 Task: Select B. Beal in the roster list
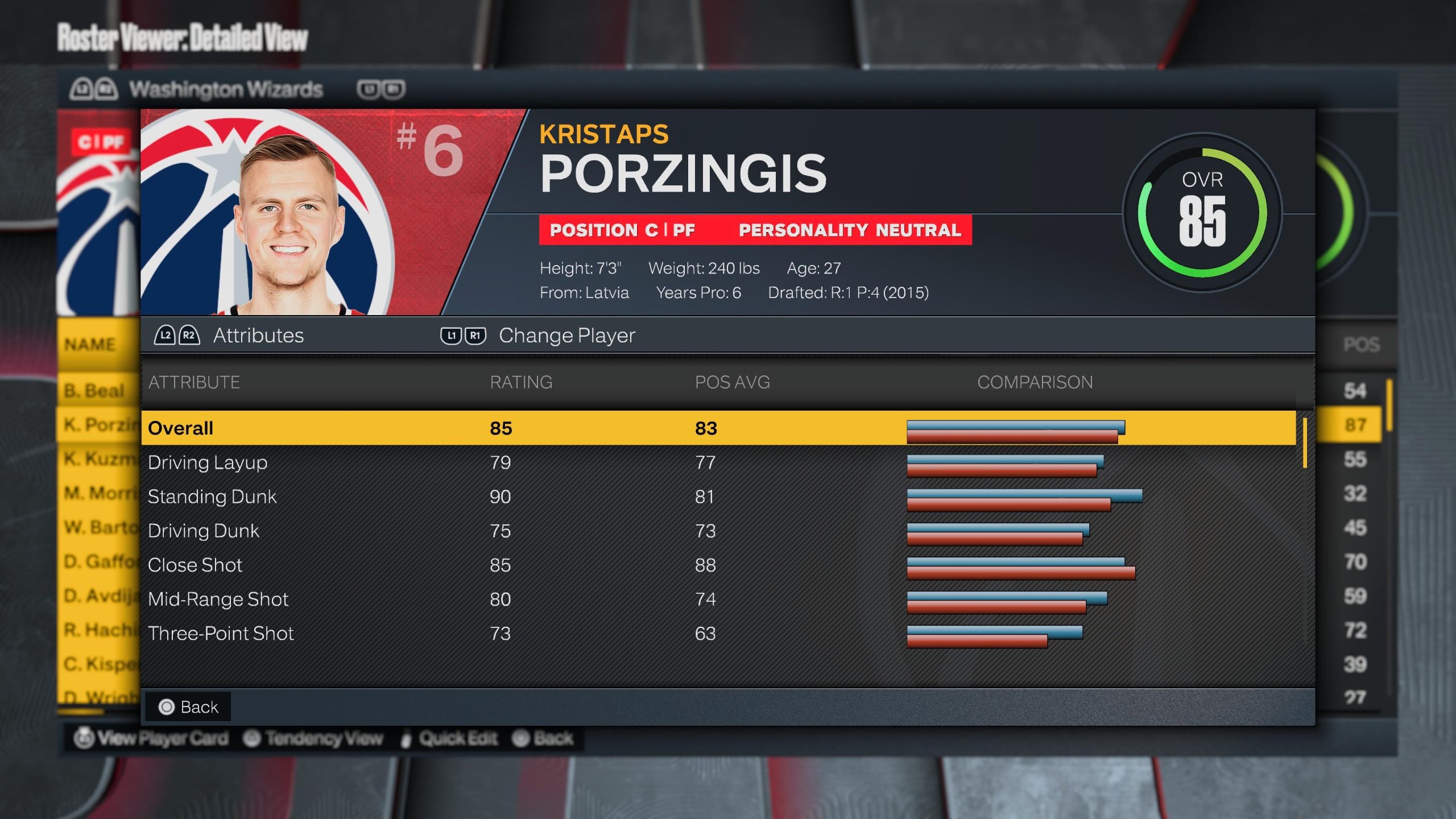tap(94, 391)
